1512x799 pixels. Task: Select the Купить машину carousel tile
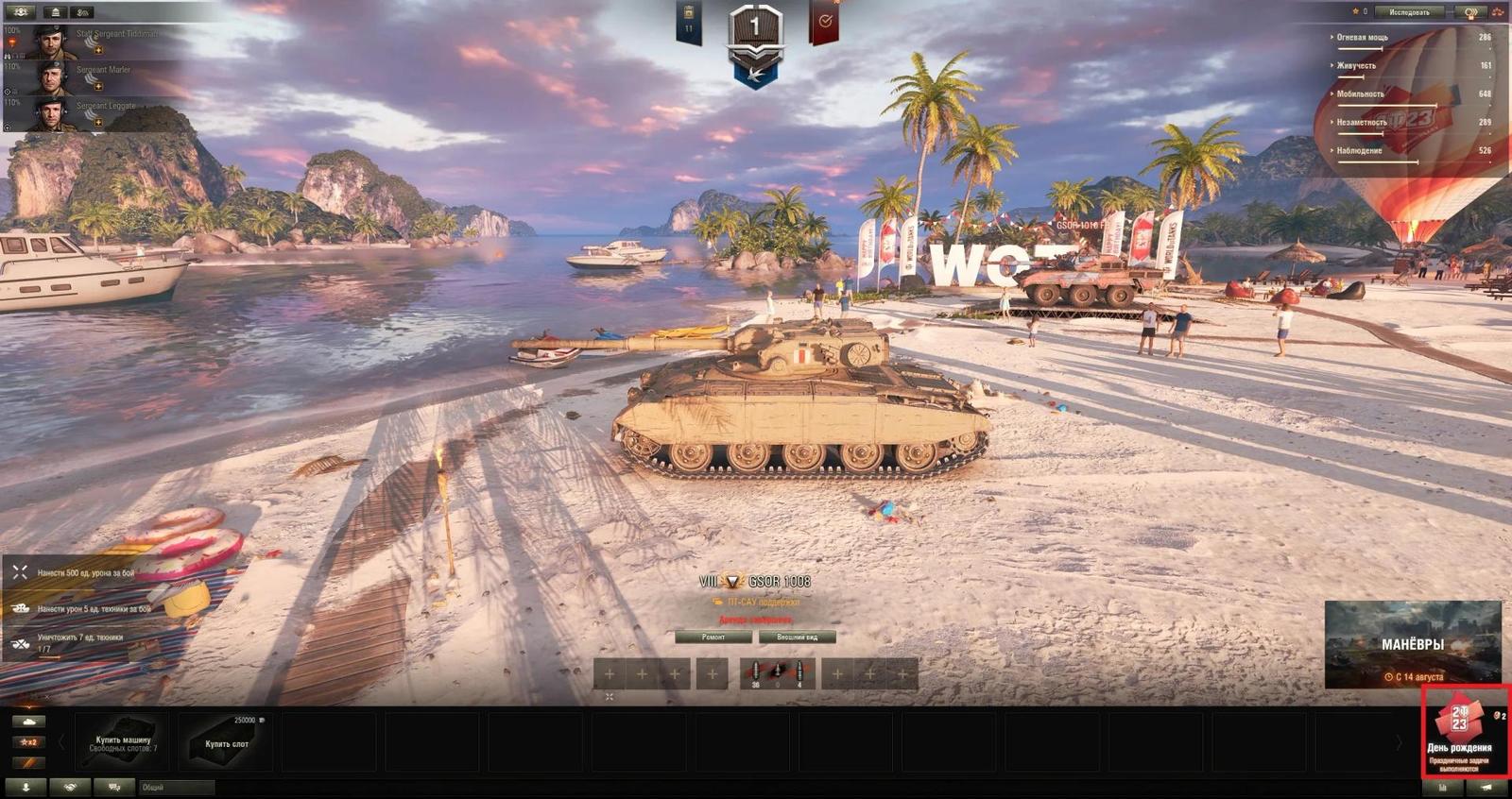[x=123, y=743]
